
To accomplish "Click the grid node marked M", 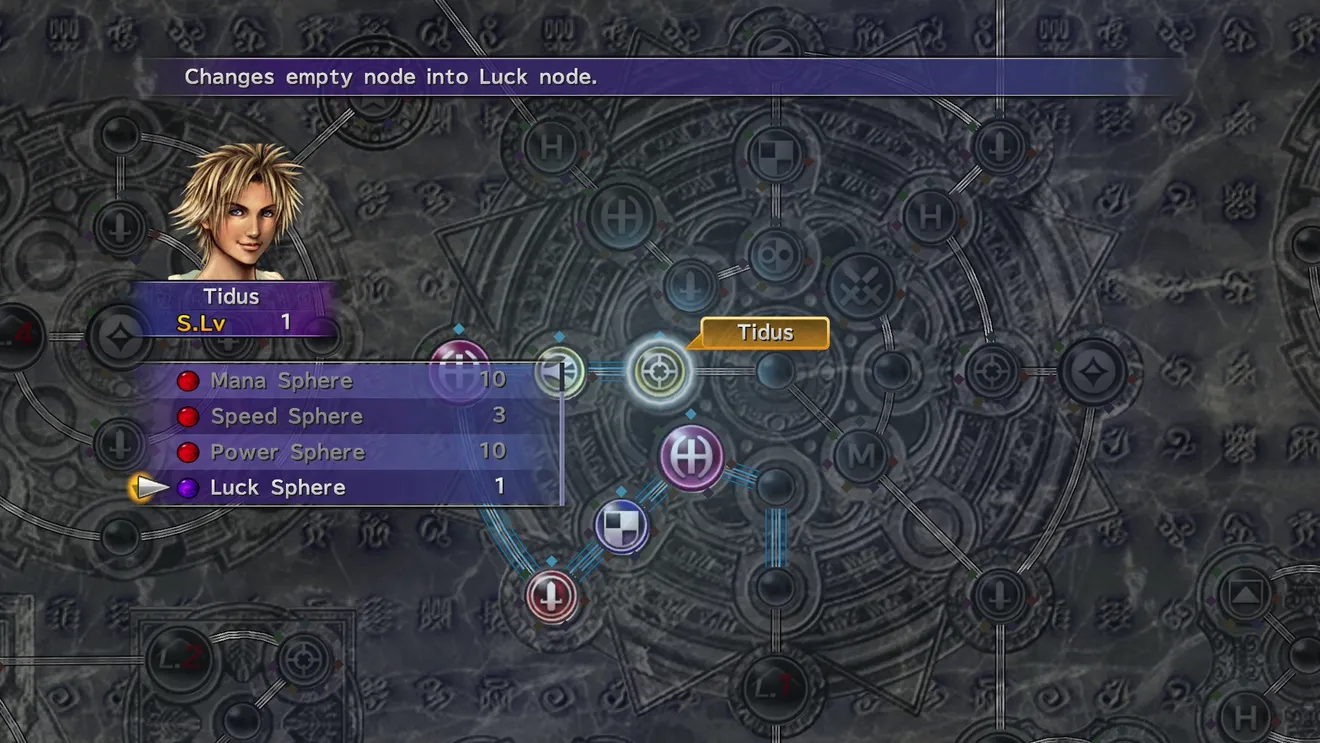I will click(x=861, y=456).
